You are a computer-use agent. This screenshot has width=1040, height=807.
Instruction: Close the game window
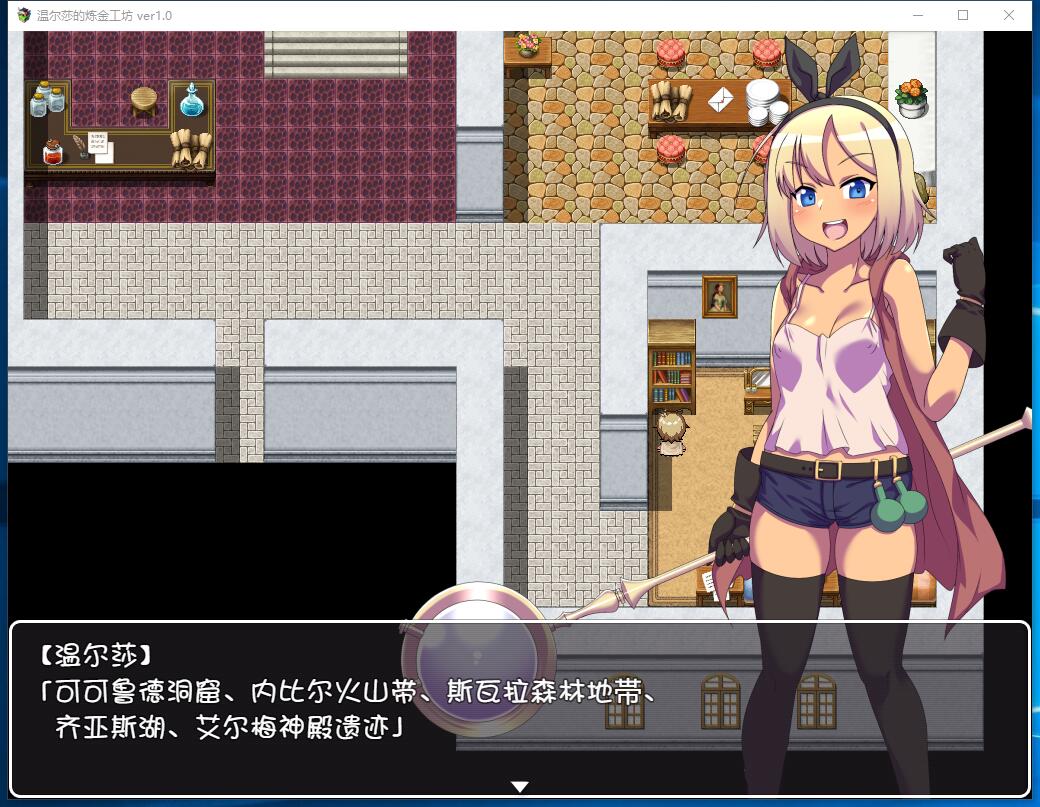tap(1008, 15)
